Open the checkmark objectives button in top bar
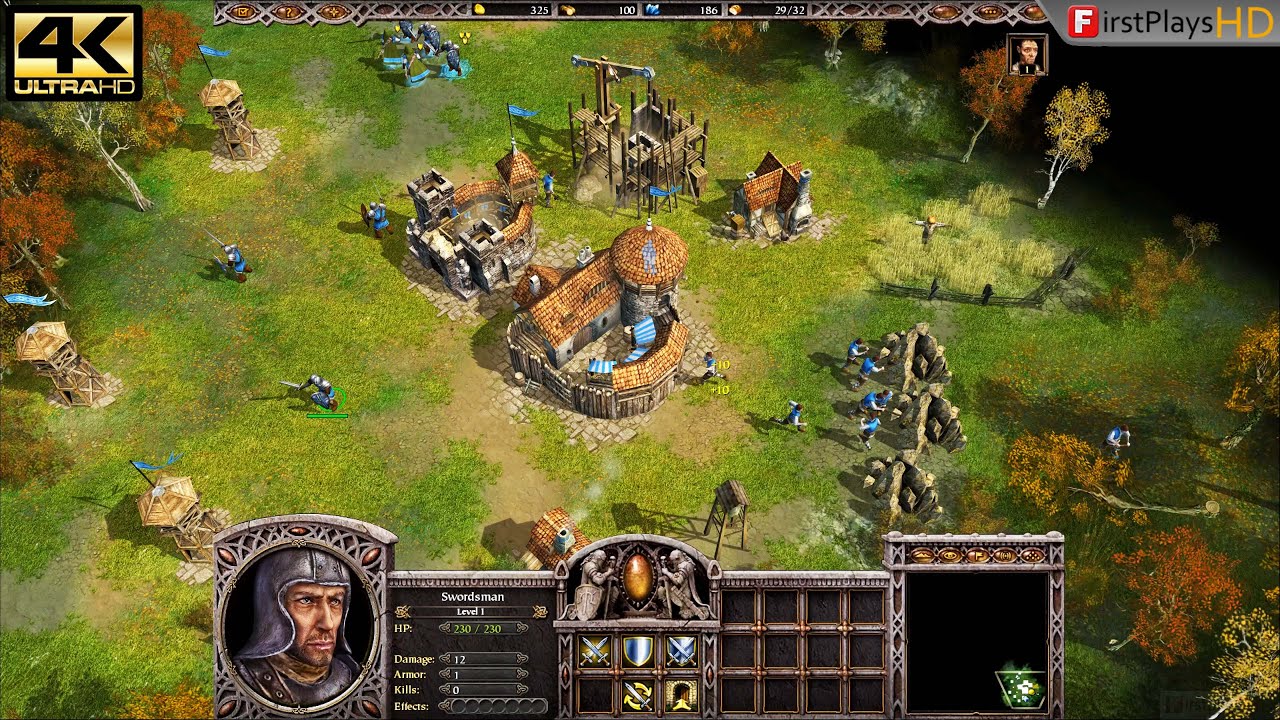Screen dimensions: 1280x720 coord(240,13)
